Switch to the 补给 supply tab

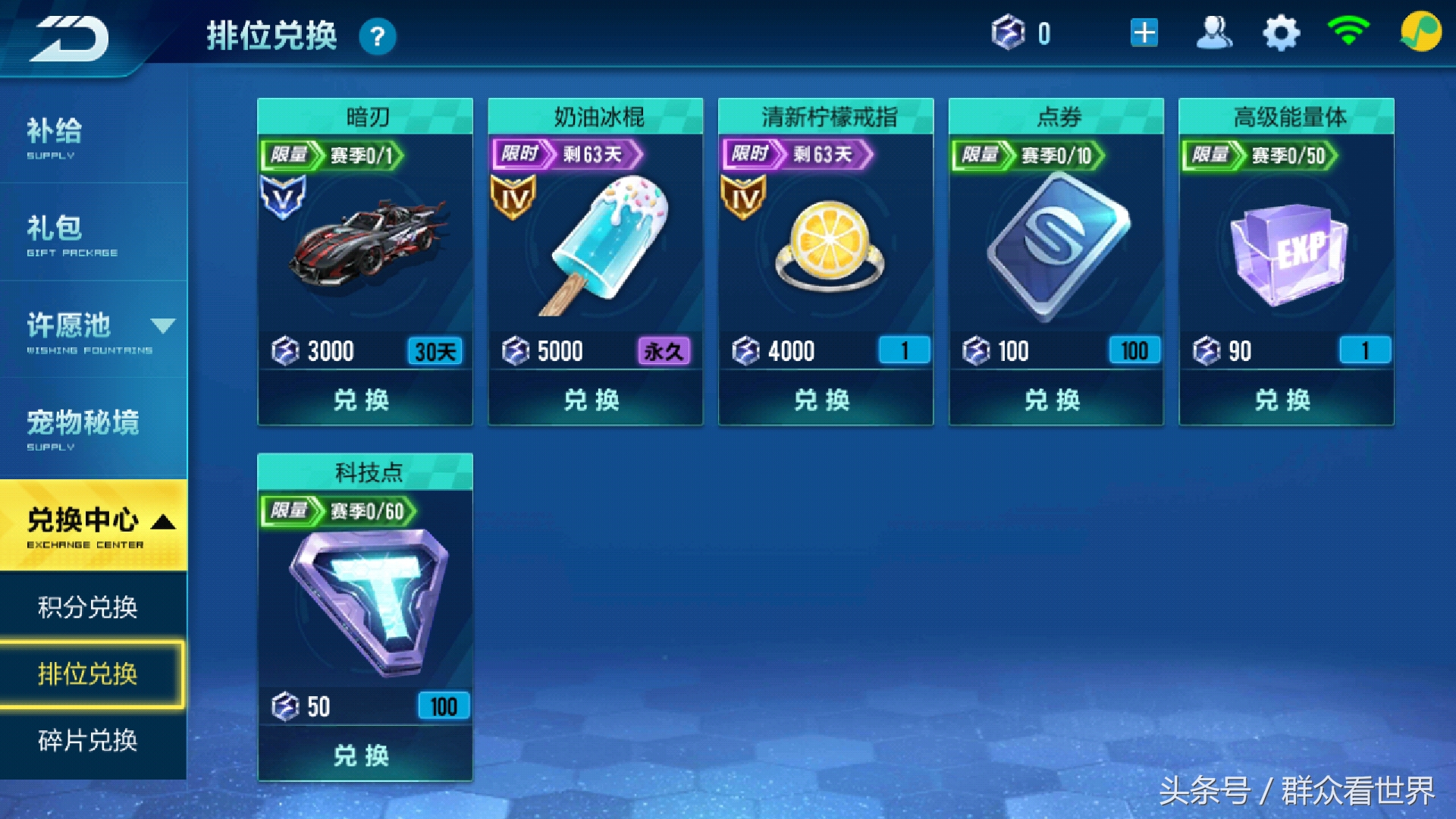click(91, 136)
